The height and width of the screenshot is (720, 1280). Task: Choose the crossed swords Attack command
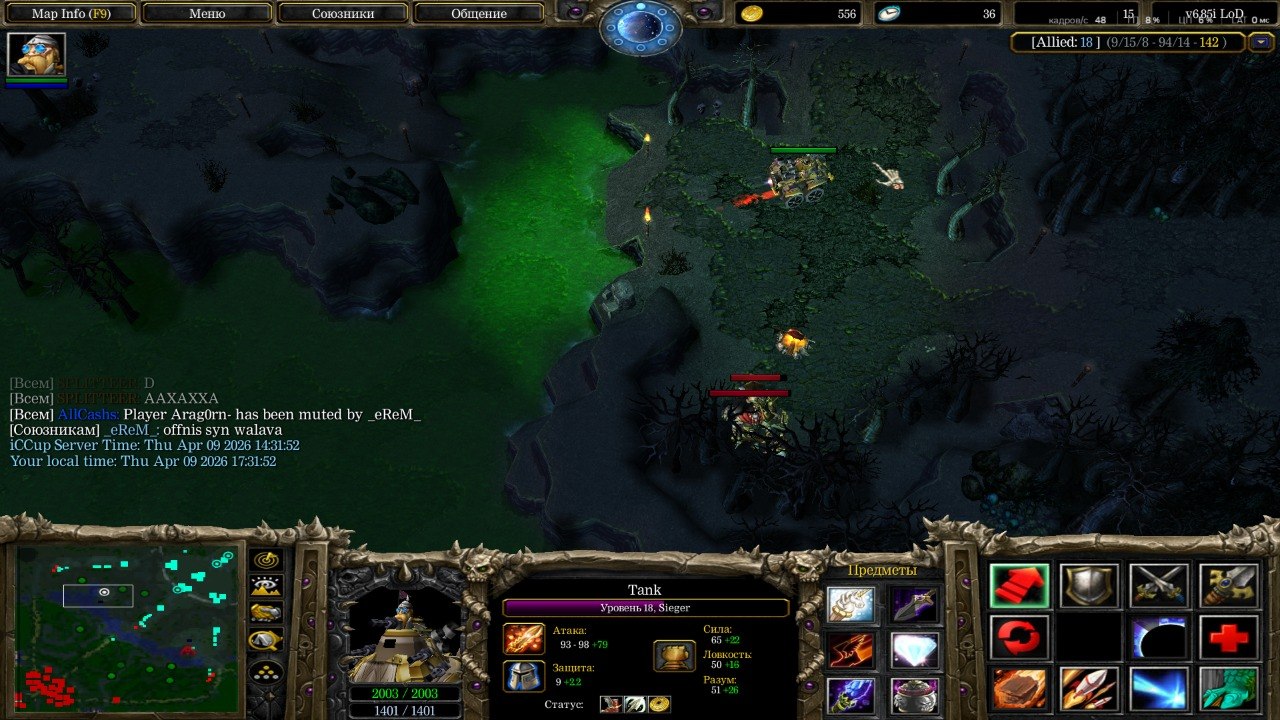point(1159,586)
